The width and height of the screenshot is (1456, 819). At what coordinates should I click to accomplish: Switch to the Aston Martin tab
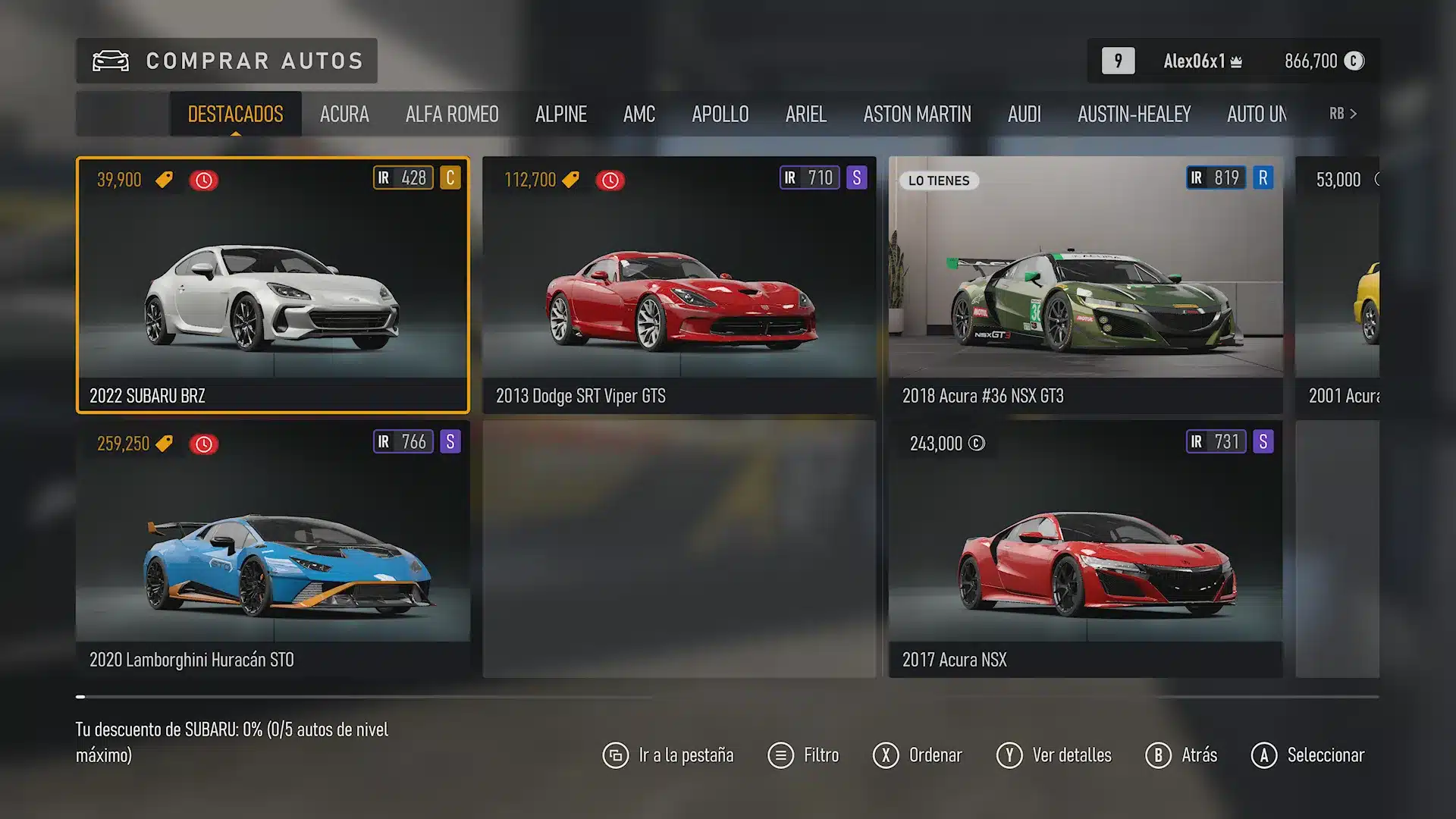click(917, 114)
